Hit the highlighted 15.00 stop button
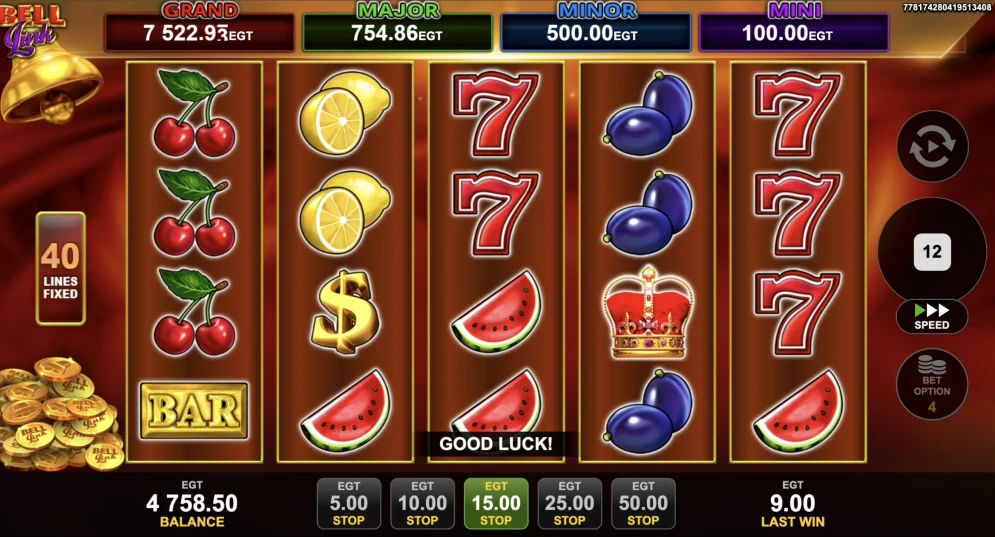This screenshot has width=995, height=537. pos(496,503)
